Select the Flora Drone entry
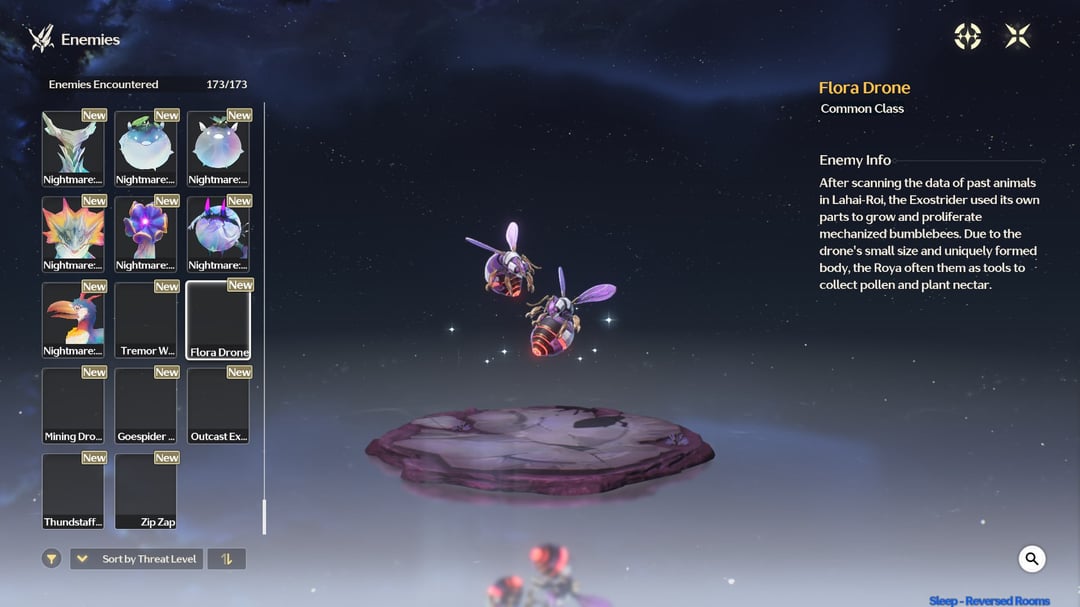The width and height of the screenshot is (1080, 607). click(219, 319)
